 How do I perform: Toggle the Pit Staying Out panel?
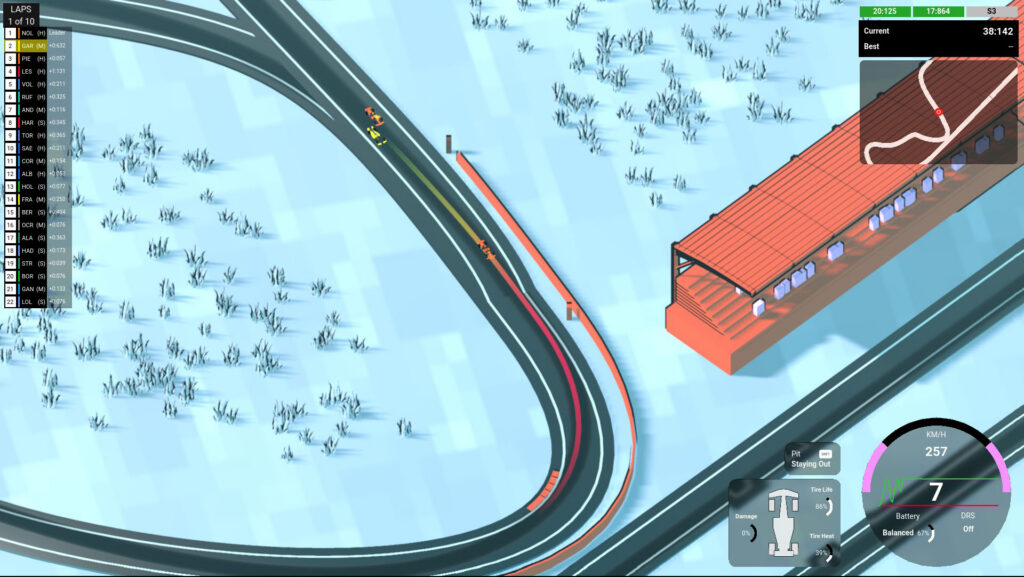tap(812, 459)
